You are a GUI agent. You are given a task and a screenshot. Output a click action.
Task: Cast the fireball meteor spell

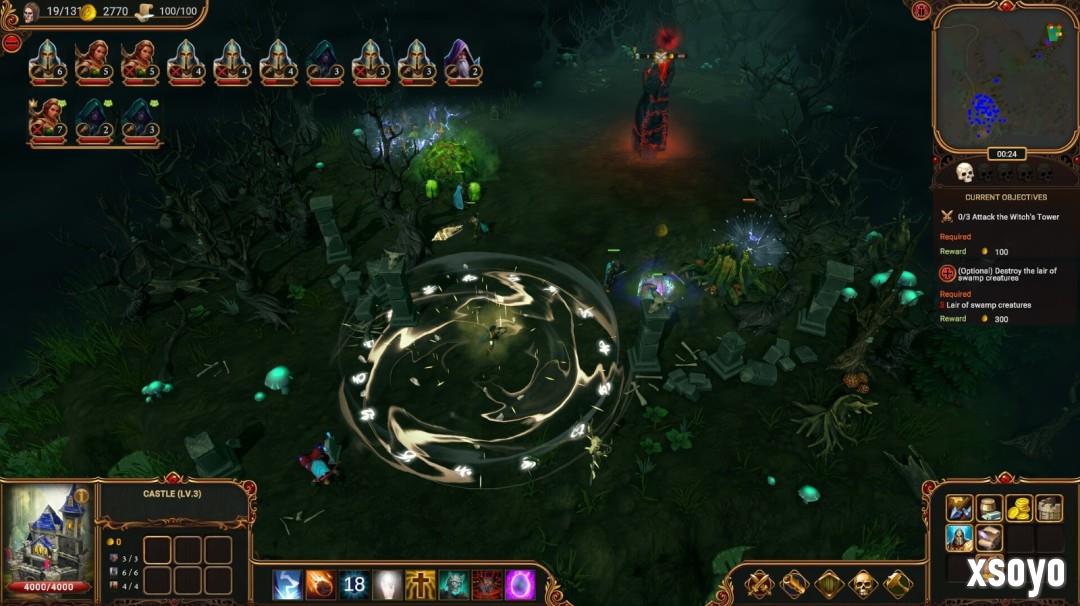point(321,585)
